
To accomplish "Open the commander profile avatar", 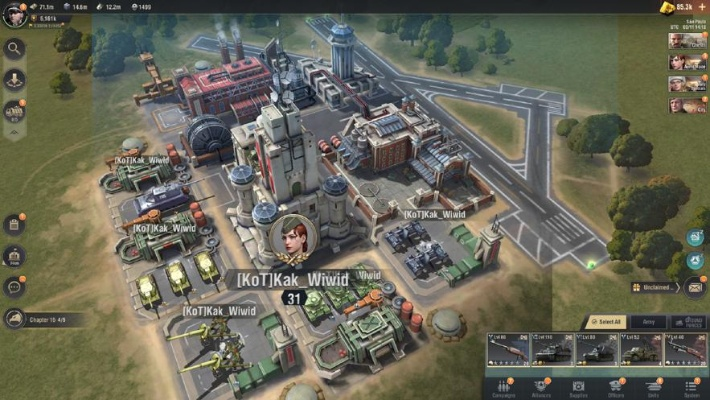I will coord(14,15).
